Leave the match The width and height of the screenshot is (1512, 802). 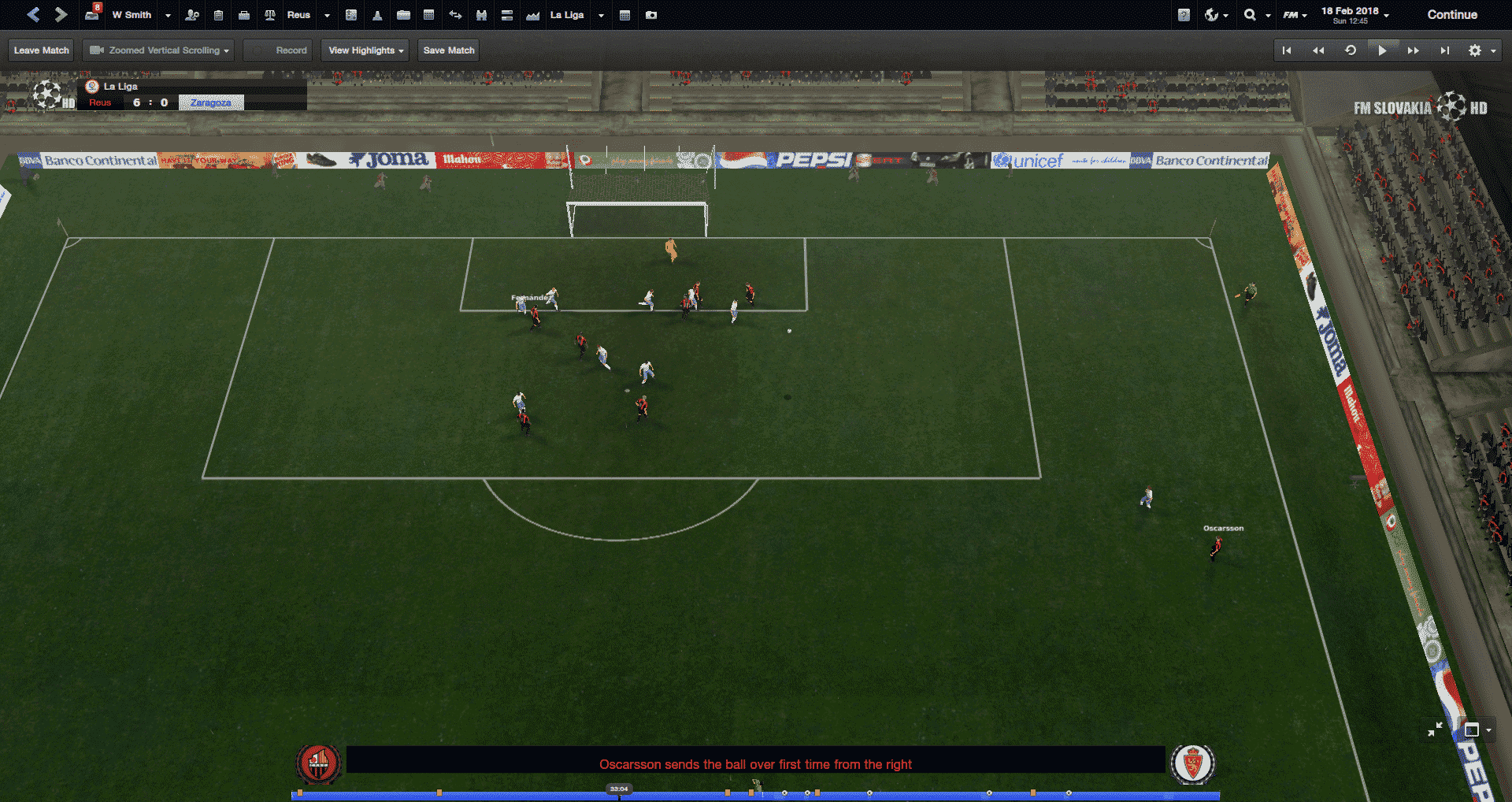42,50
